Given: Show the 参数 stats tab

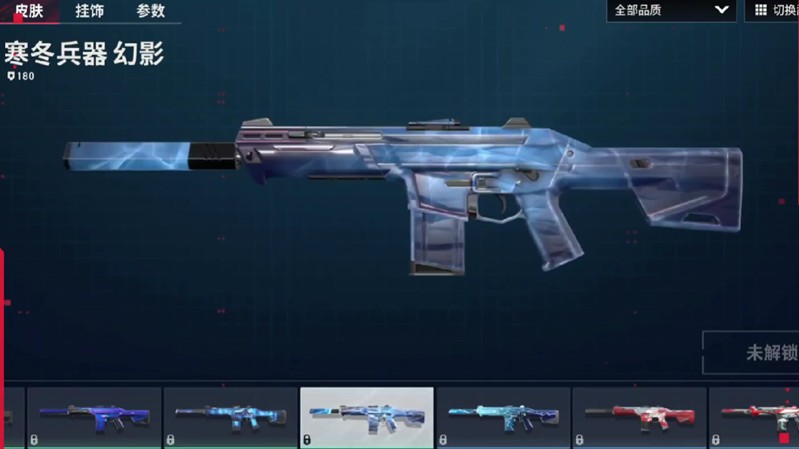Looking at the screenshot, I should point(150,11).
